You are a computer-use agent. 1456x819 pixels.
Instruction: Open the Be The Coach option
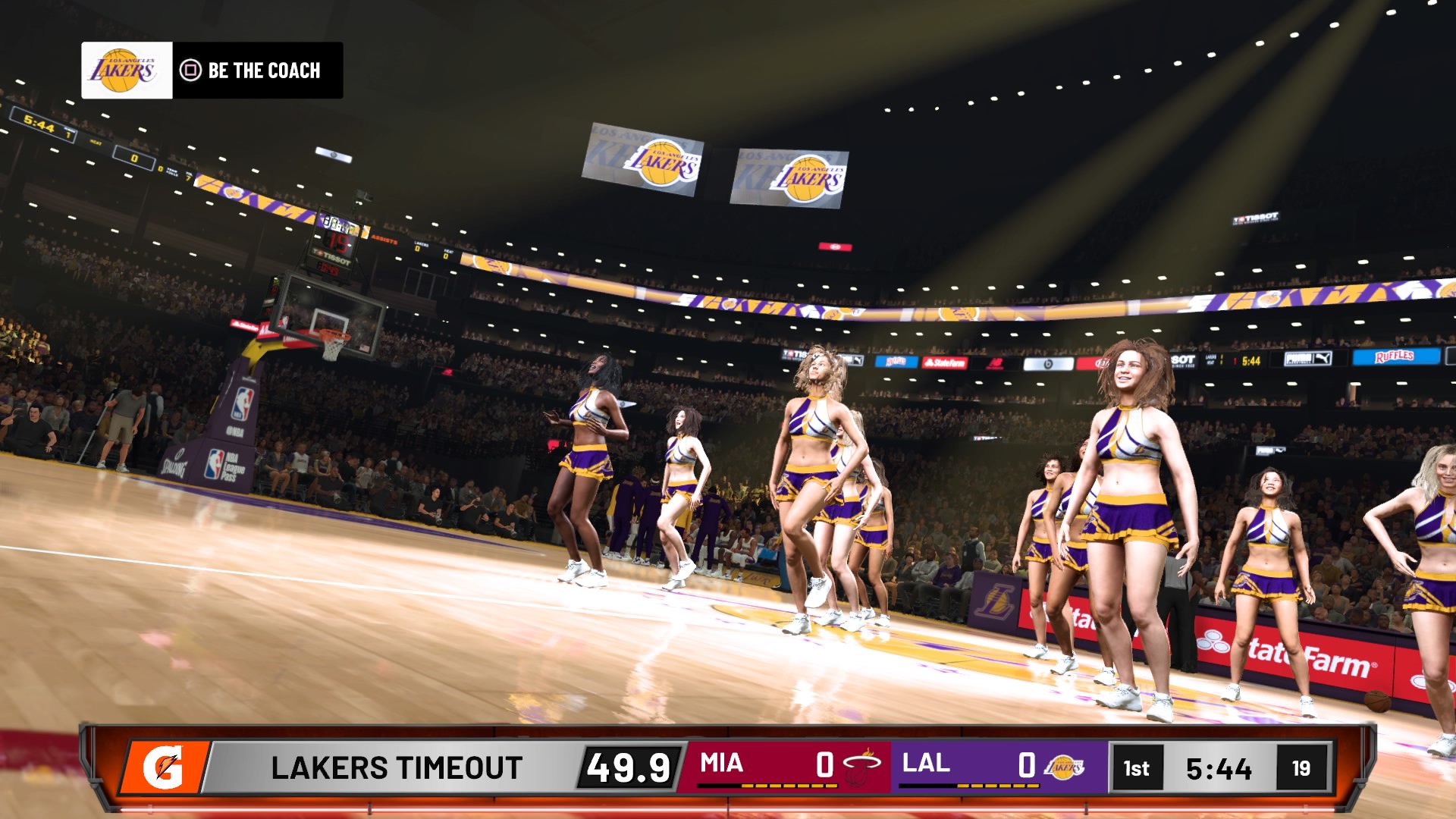tap(250, 71)
